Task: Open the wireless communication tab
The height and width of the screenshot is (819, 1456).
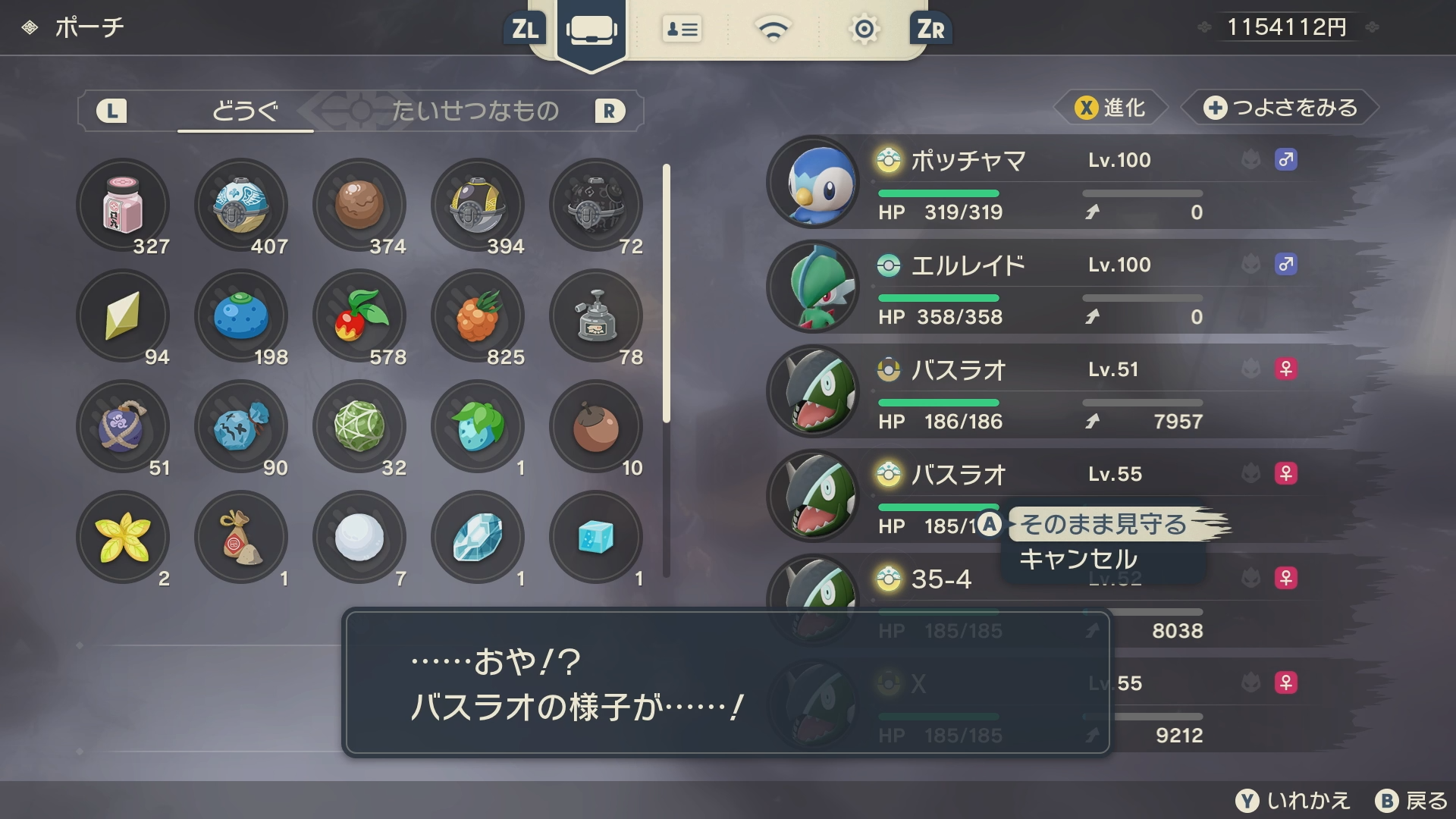Action: tap(773, 30)
